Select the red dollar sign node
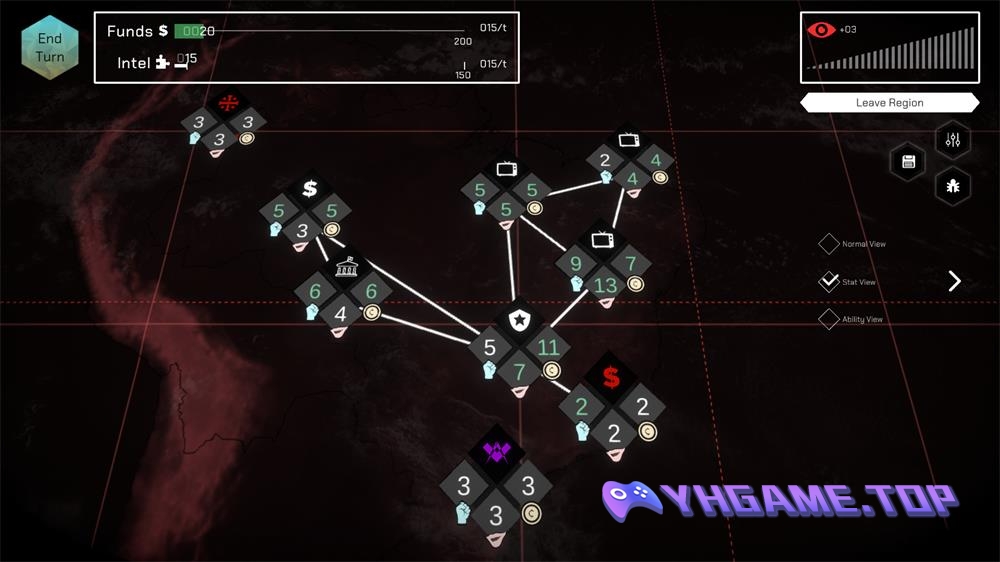Viewport: 1000px width, 562px height. [610, 378]
